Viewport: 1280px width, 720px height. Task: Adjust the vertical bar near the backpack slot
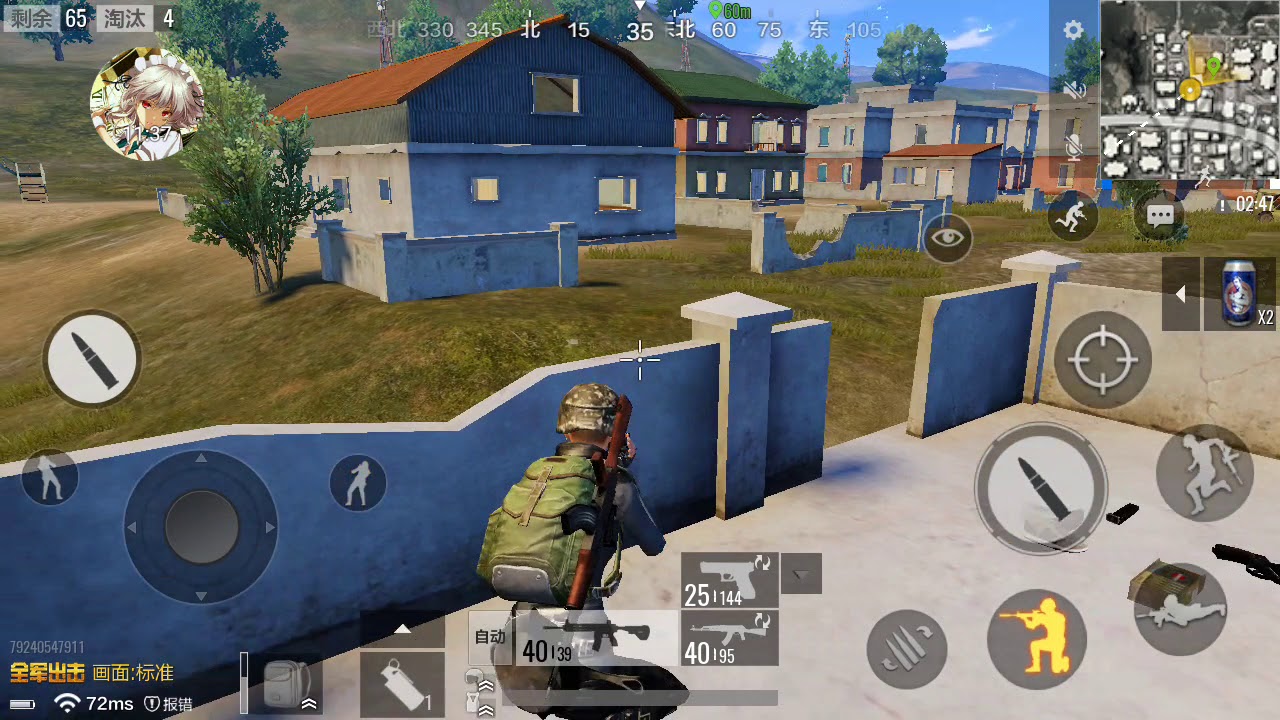(x=244, y=684)
